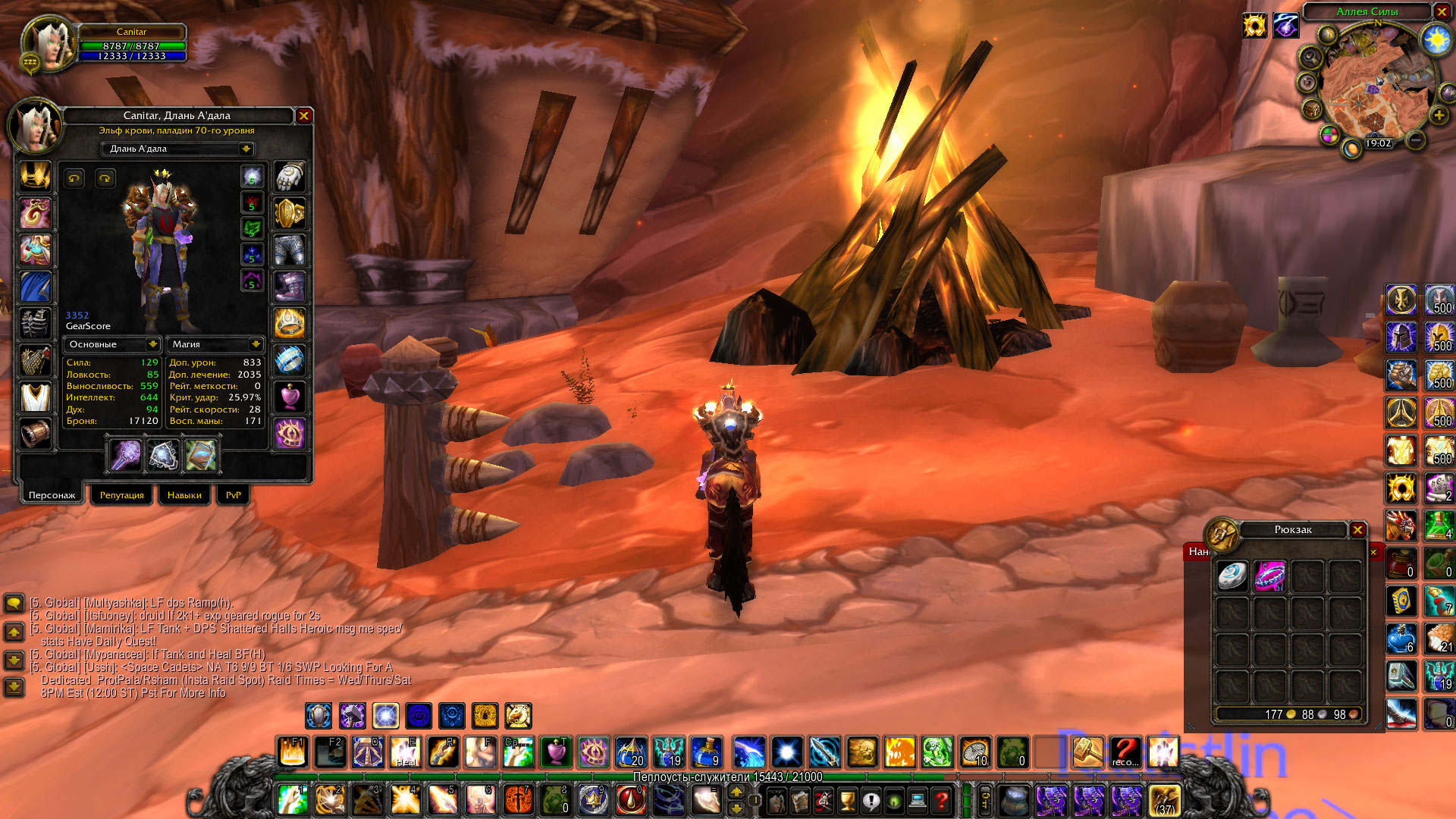Zoom out the minimap with minus button

click(1415, 140)
